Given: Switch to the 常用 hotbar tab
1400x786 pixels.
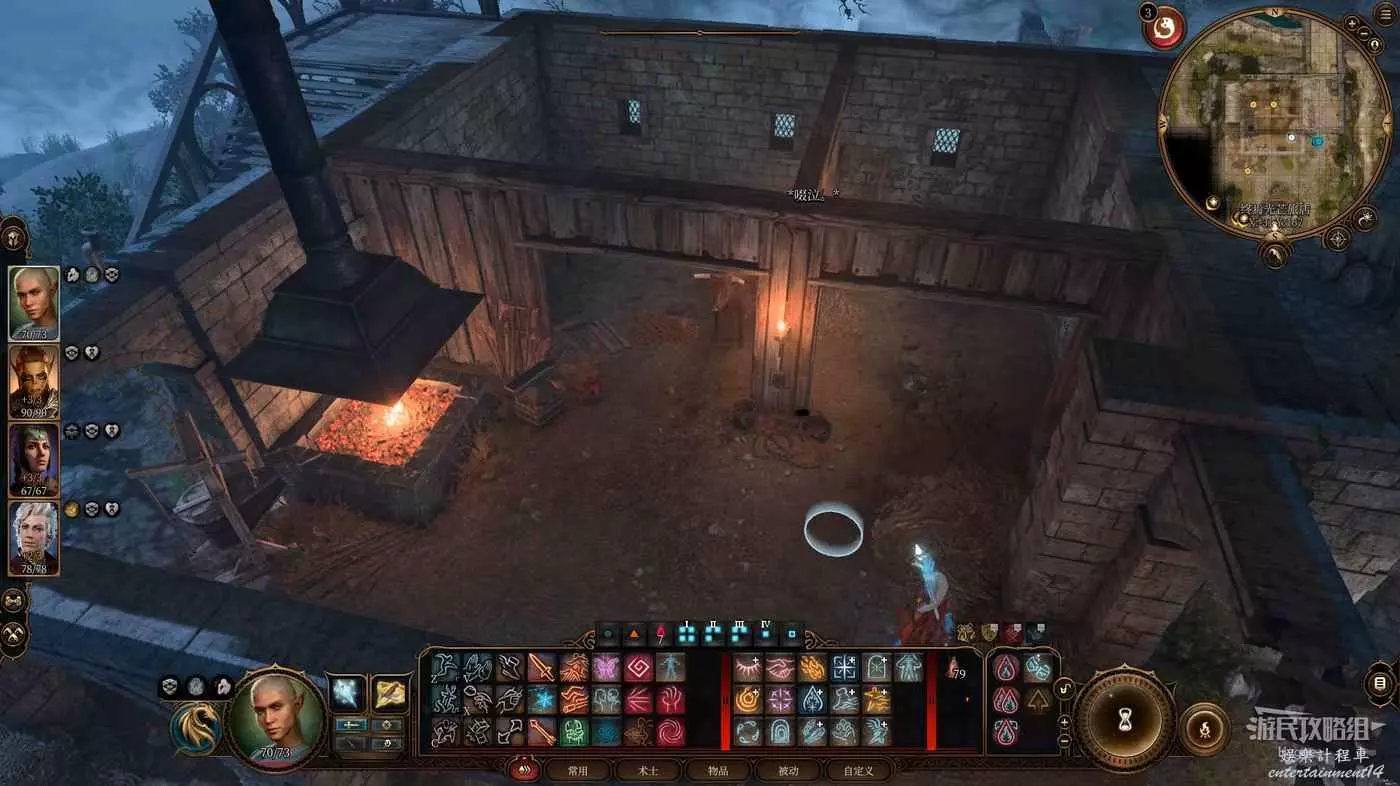Looking at the screenshot, I should tap(577, 771).
